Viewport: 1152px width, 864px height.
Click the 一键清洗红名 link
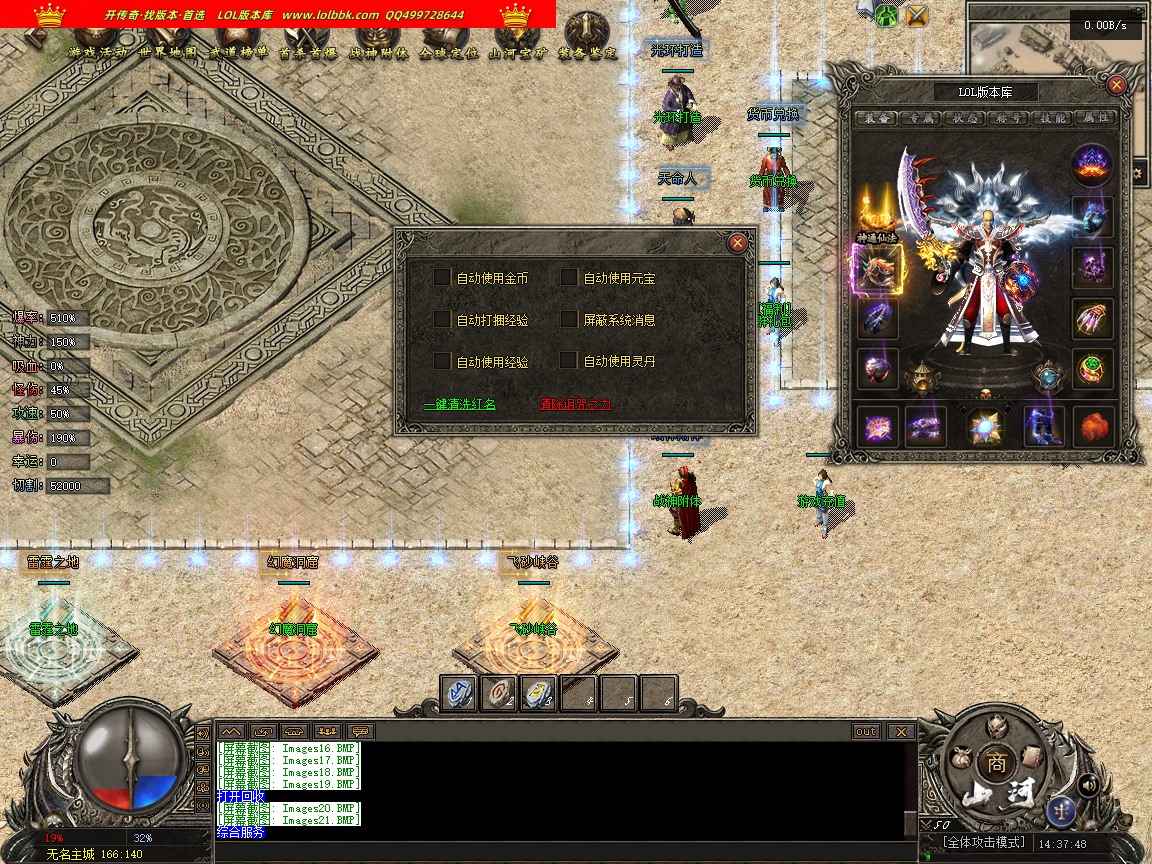pos(460,405)
